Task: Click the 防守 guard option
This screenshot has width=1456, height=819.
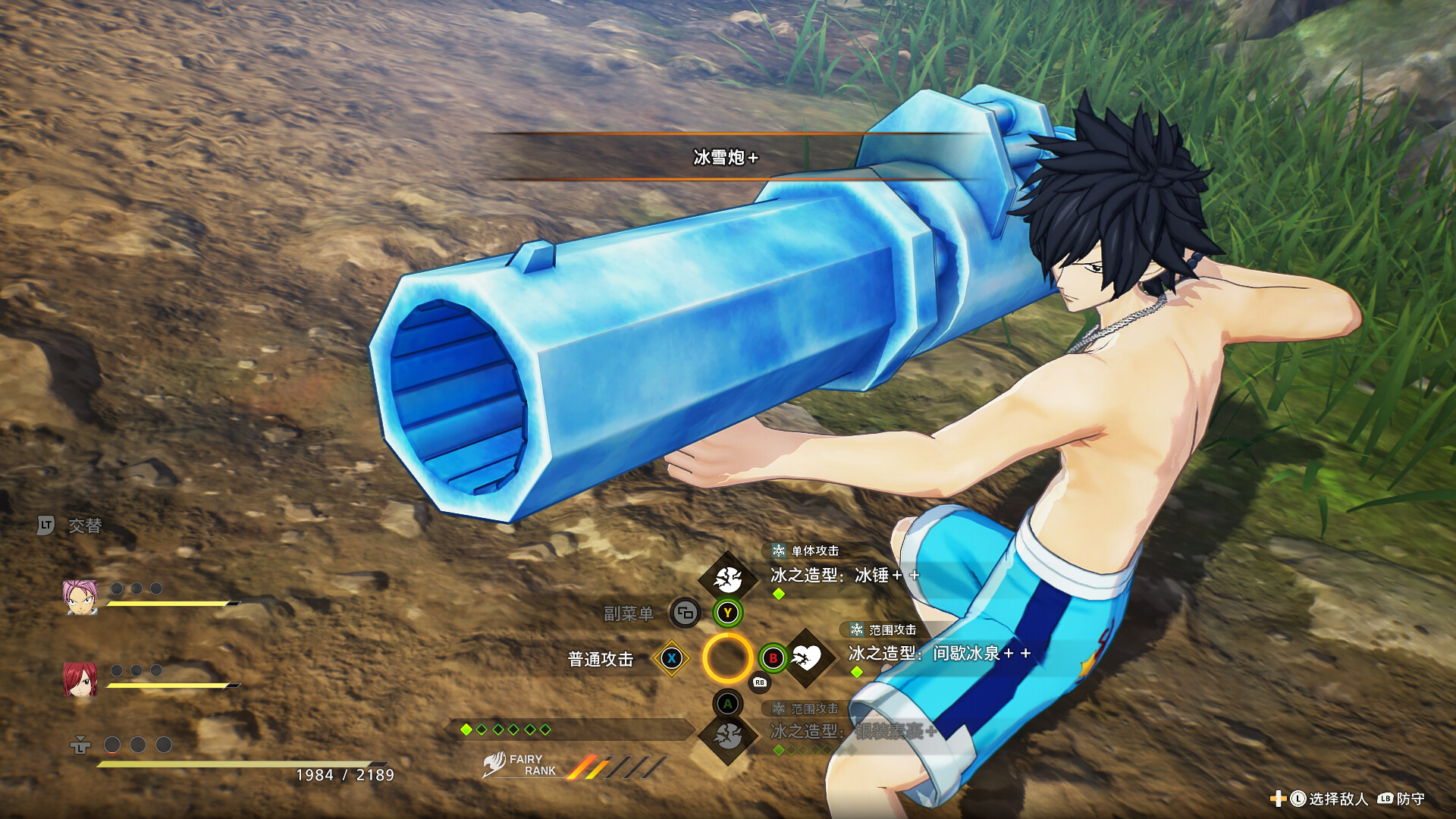Action: pos(1410,799)
